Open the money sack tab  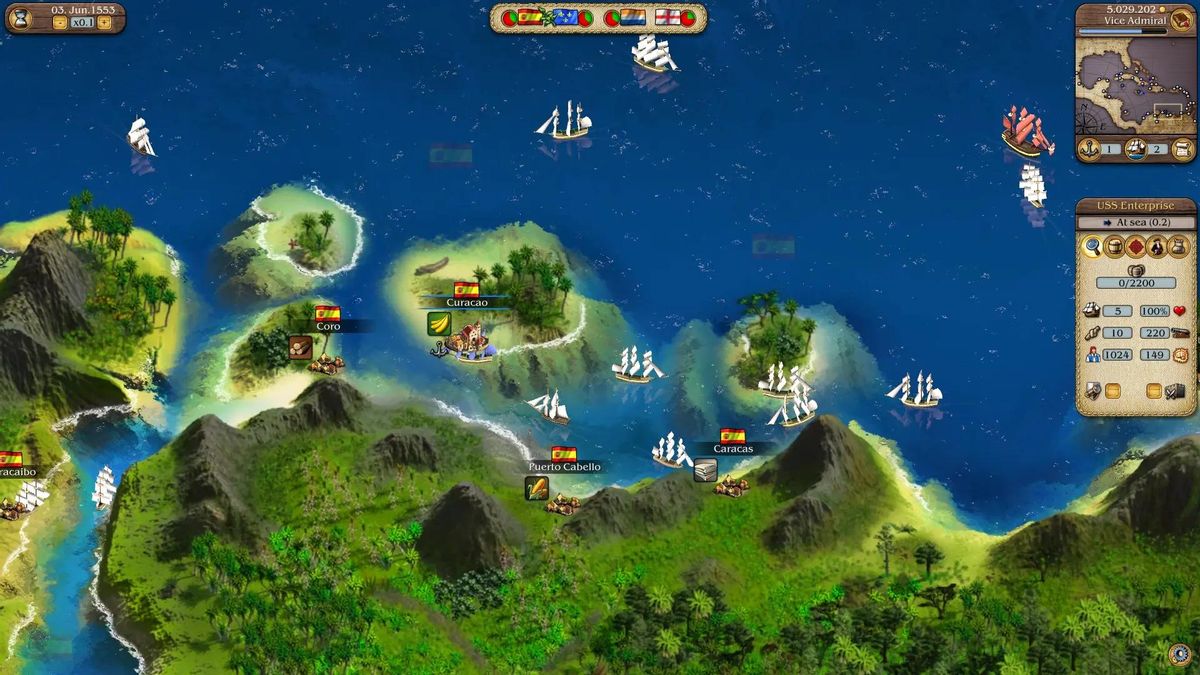(1180, 246)
